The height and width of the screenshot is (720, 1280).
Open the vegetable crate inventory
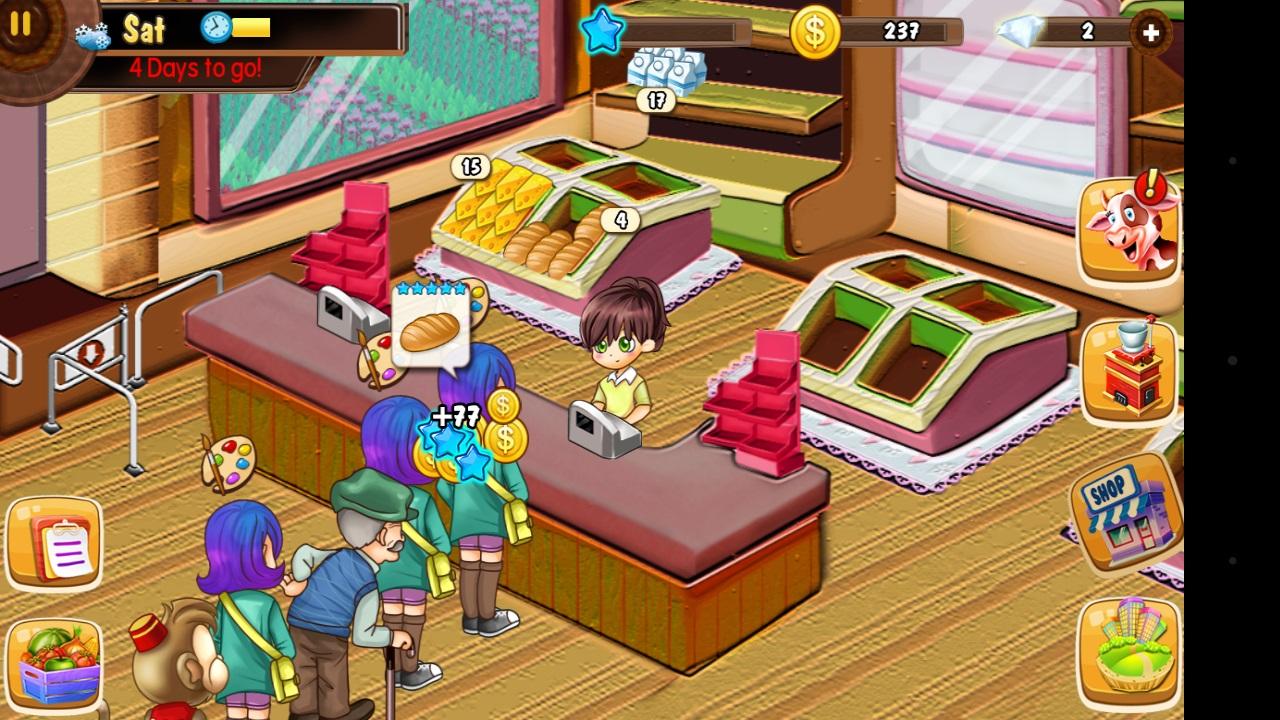click(x=55, y=663)
